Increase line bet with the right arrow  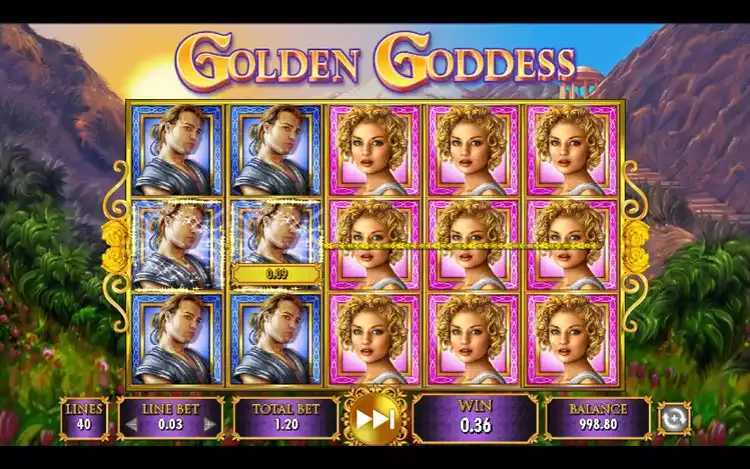pyautogui.click(x=210, y=424)
